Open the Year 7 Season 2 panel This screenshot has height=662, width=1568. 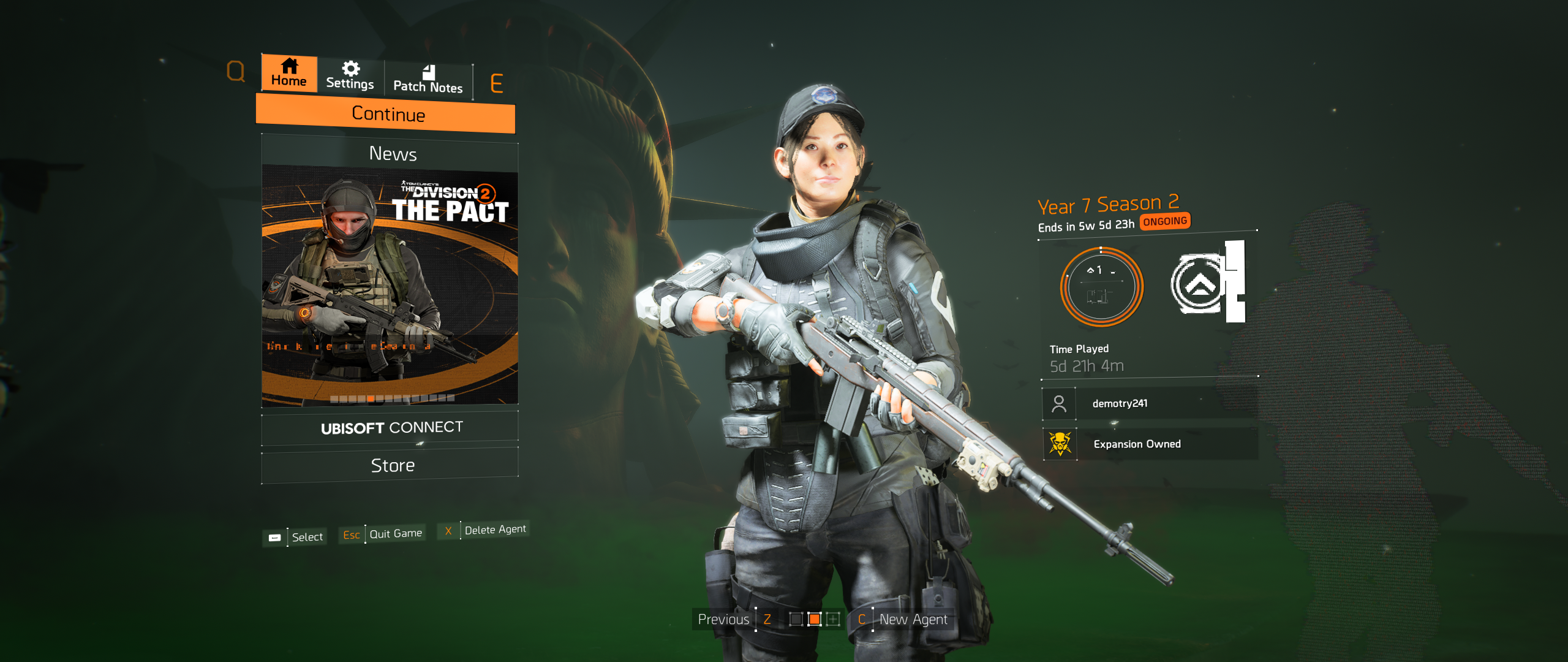click(1108, 204)
